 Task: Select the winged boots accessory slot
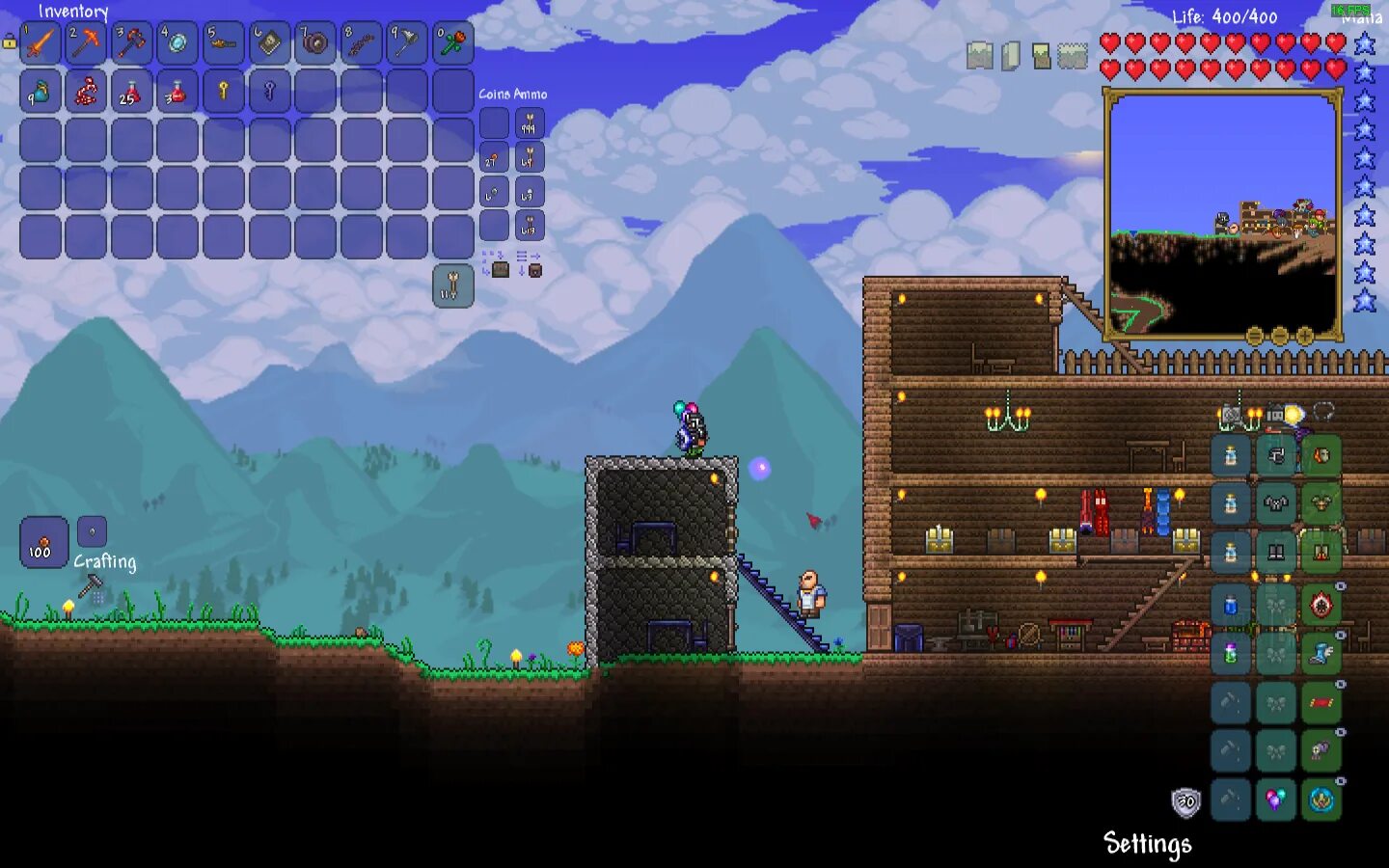pos(1321,654)
